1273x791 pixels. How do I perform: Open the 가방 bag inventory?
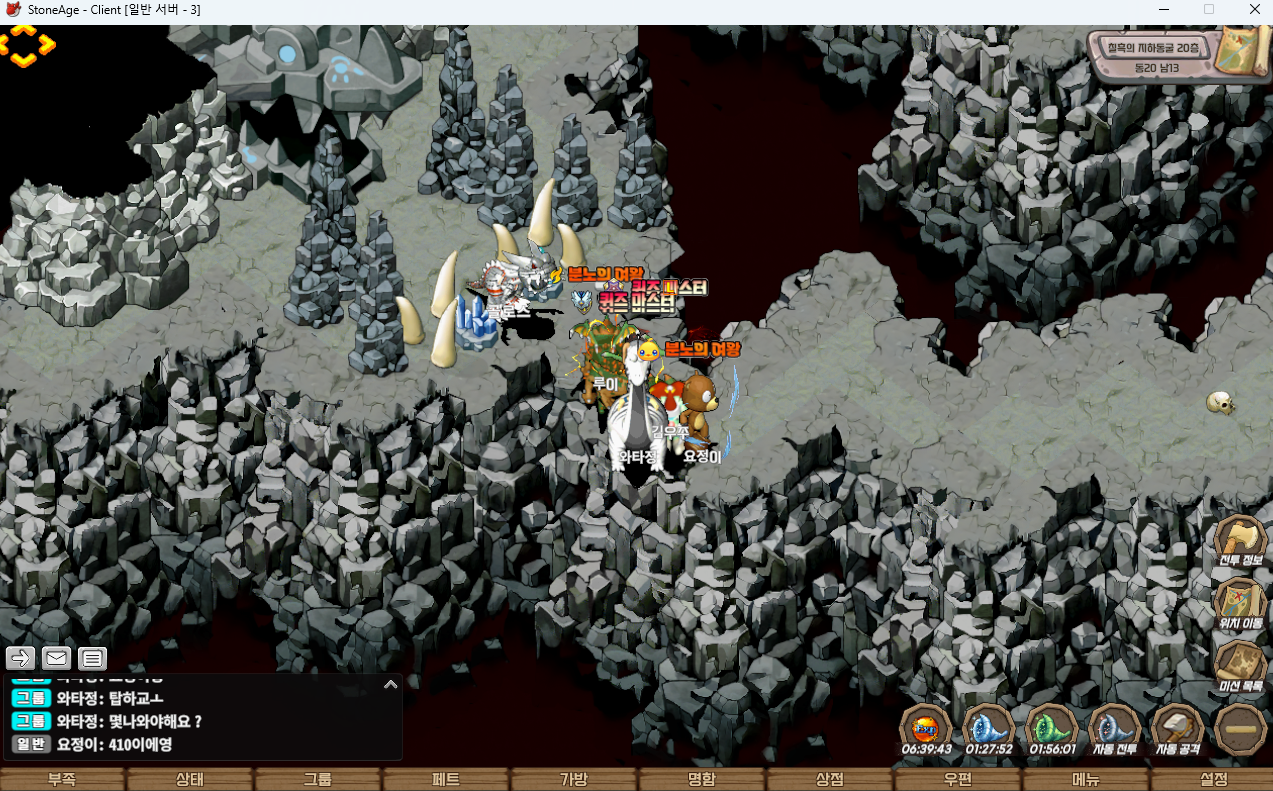tap(574, 780)
